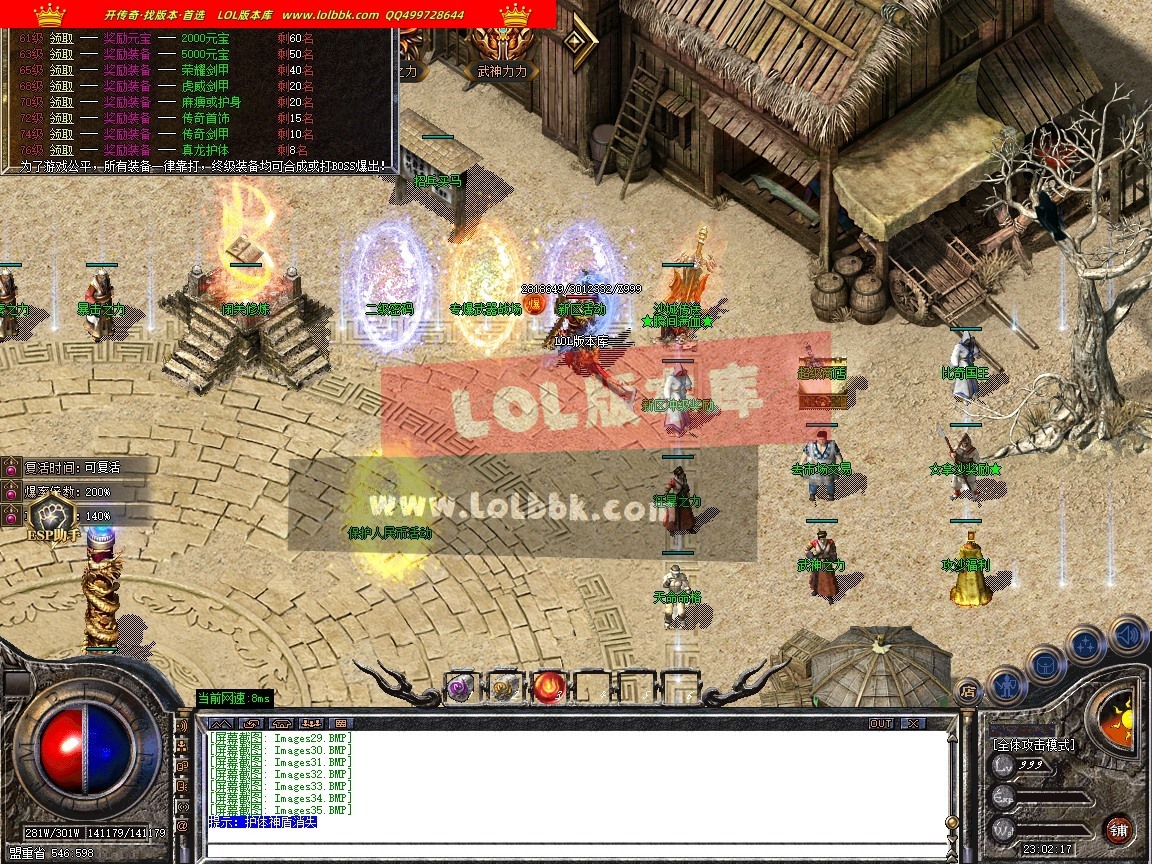This screenshot has height=864, width=1152.
Task: Use the fire spell hotbar slot
Action: 549,687
